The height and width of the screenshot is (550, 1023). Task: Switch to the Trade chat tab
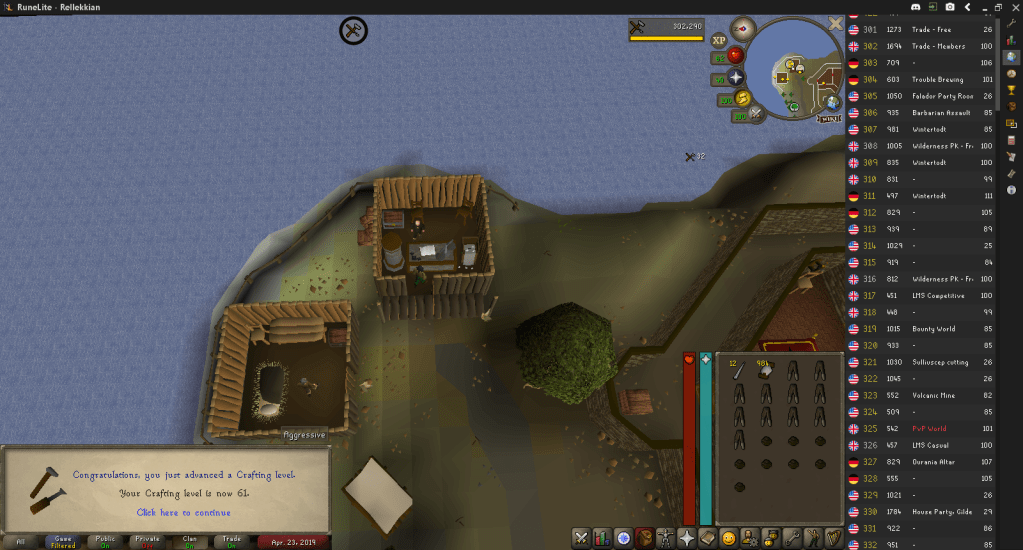coord(231,542)
